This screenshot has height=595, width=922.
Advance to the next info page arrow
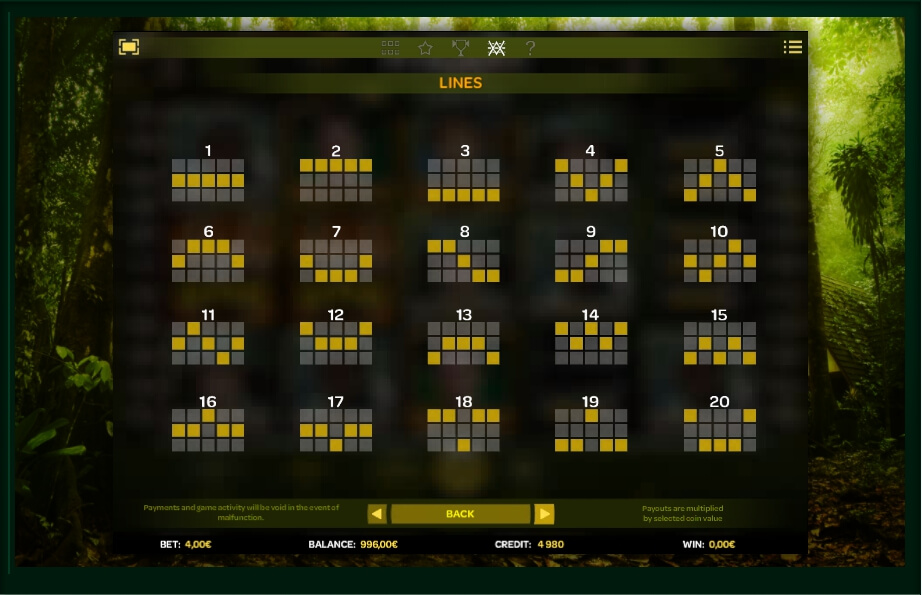click(544, 514)
